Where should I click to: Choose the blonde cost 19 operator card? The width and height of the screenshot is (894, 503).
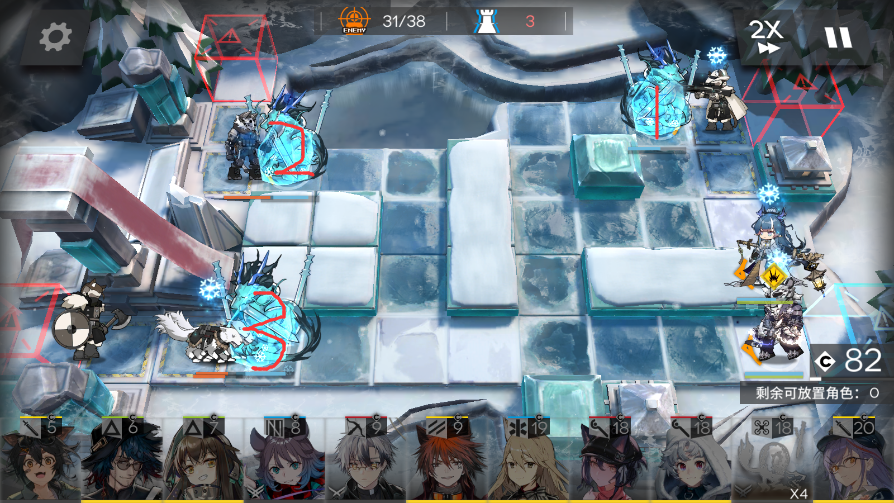[528, 460]
